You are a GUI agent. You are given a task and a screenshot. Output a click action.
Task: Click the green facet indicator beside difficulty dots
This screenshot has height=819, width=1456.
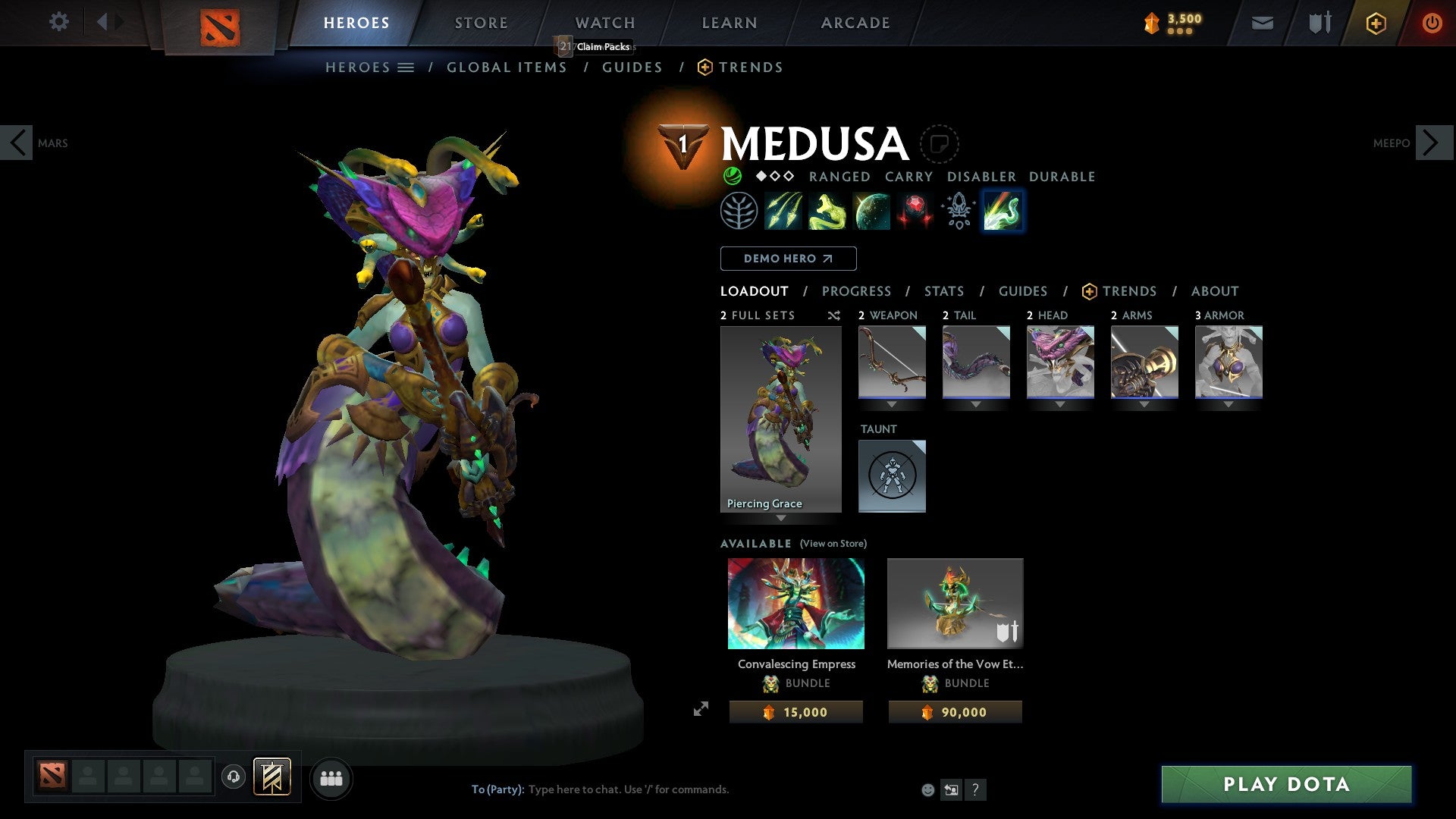pos(732,176)
